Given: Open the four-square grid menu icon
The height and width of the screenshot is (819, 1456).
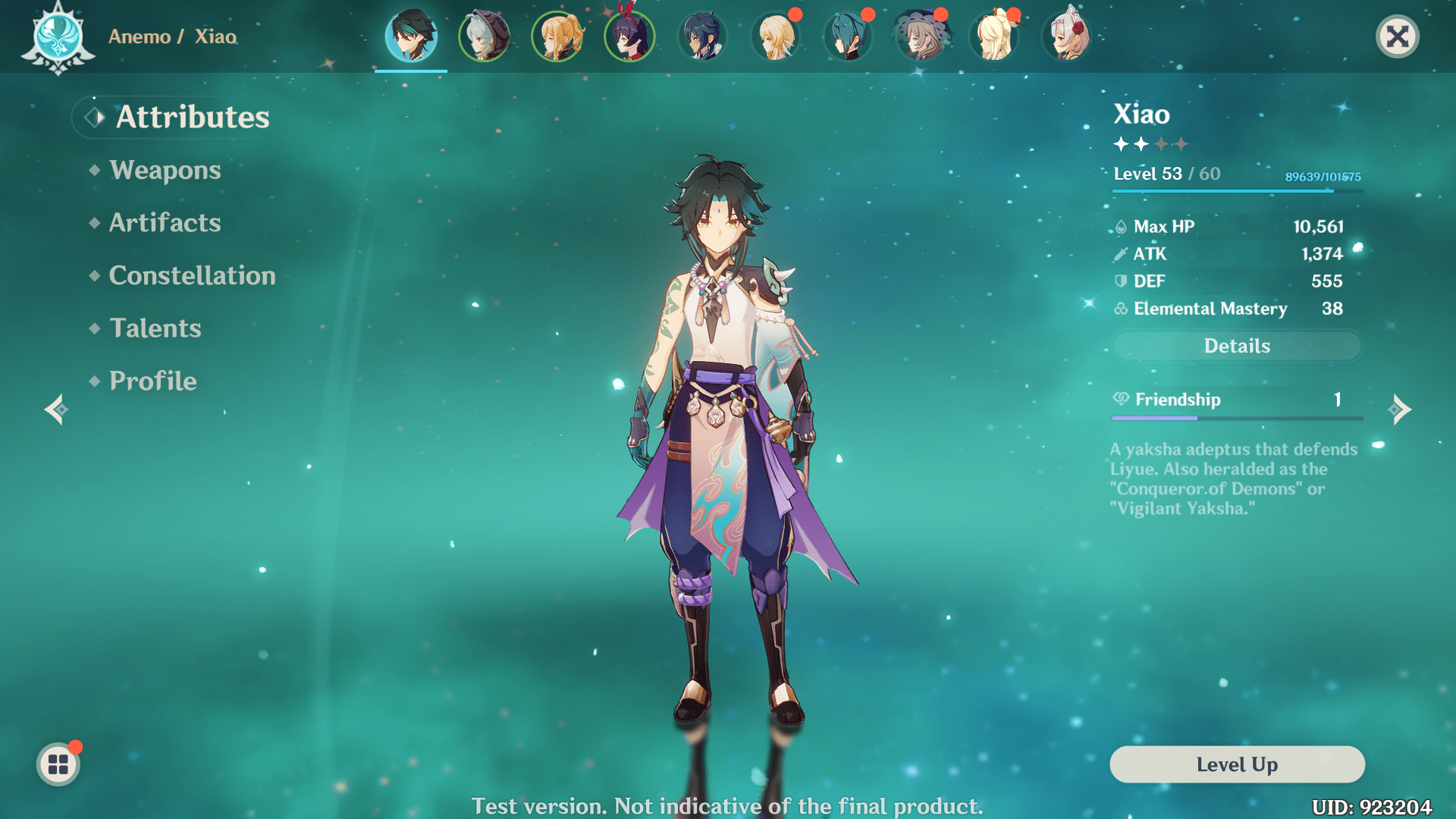Looking at the screenshot, I should click(58, 764).
